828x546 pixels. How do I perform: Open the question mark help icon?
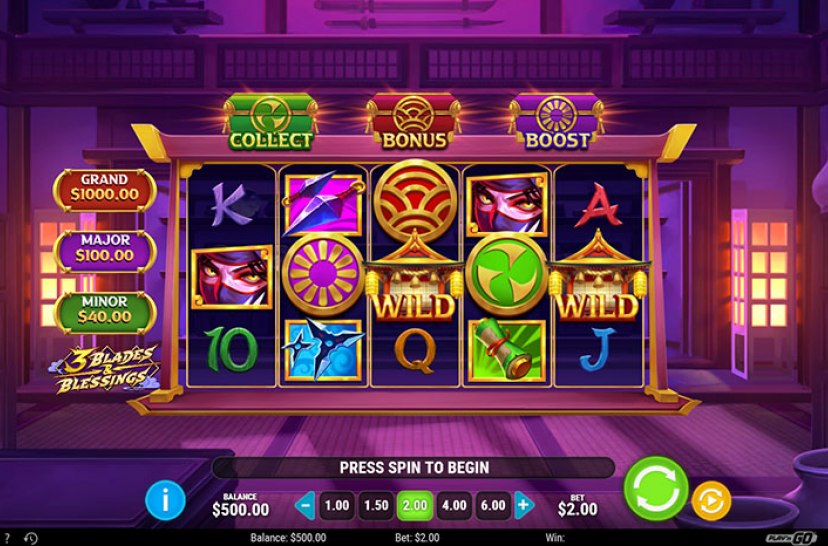point(9,538)
